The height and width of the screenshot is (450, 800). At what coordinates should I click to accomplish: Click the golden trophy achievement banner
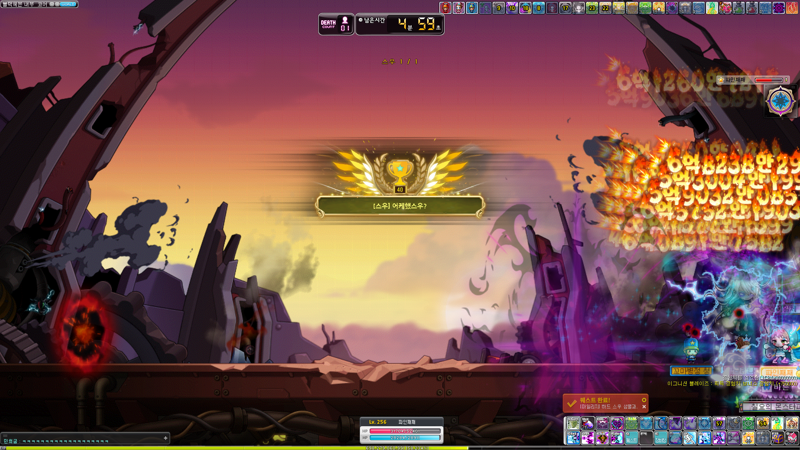(x=400, y=206)
